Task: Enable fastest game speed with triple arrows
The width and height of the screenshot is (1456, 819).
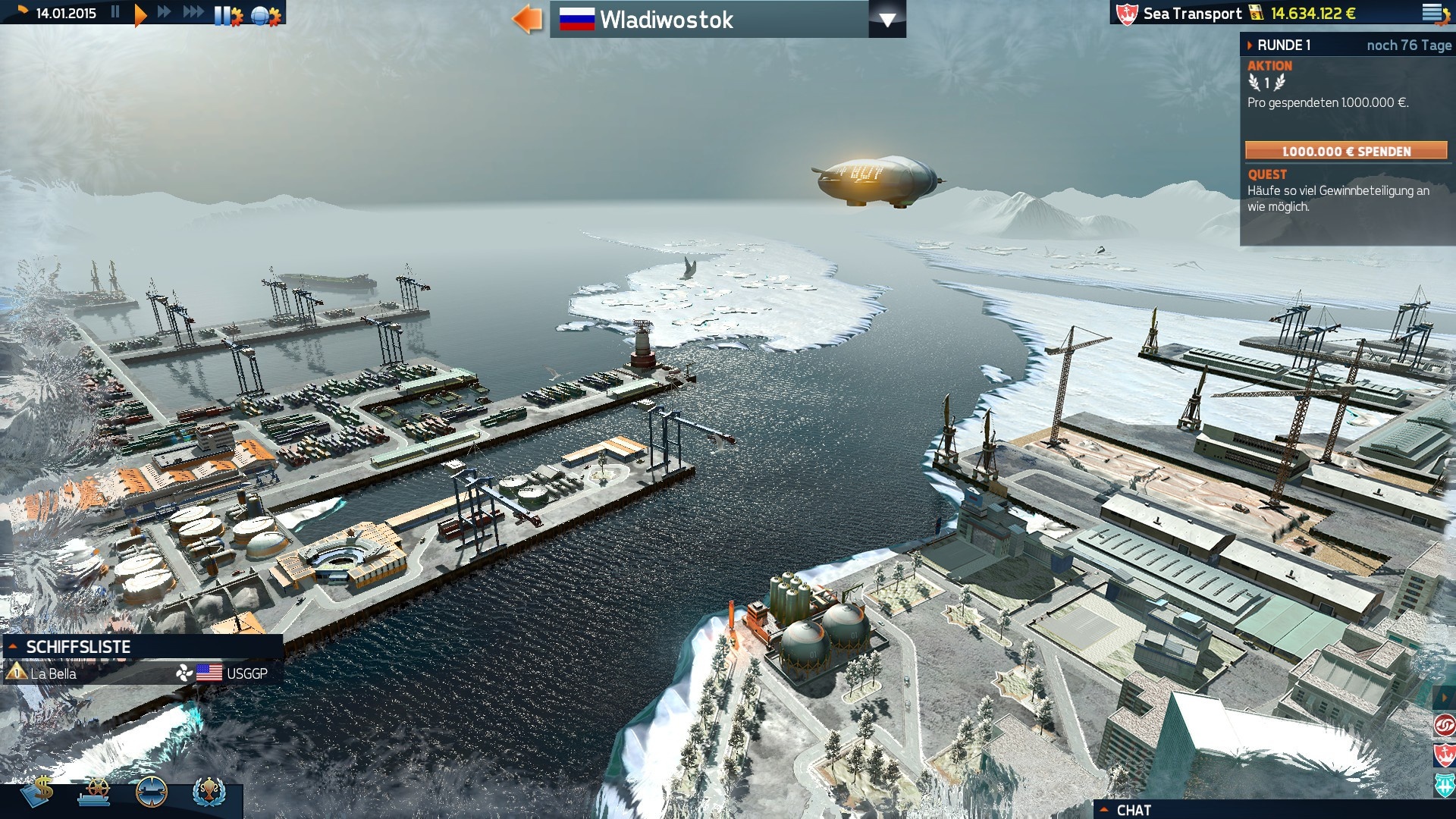Action: 194,12
